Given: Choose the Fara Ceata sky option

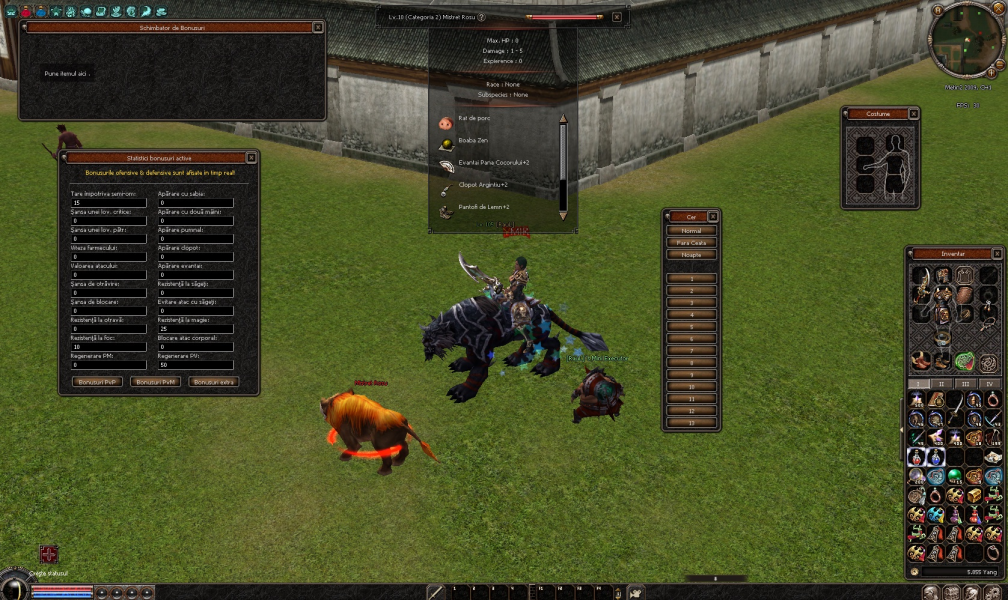Looking at the screenshot, I should (691, 242).
